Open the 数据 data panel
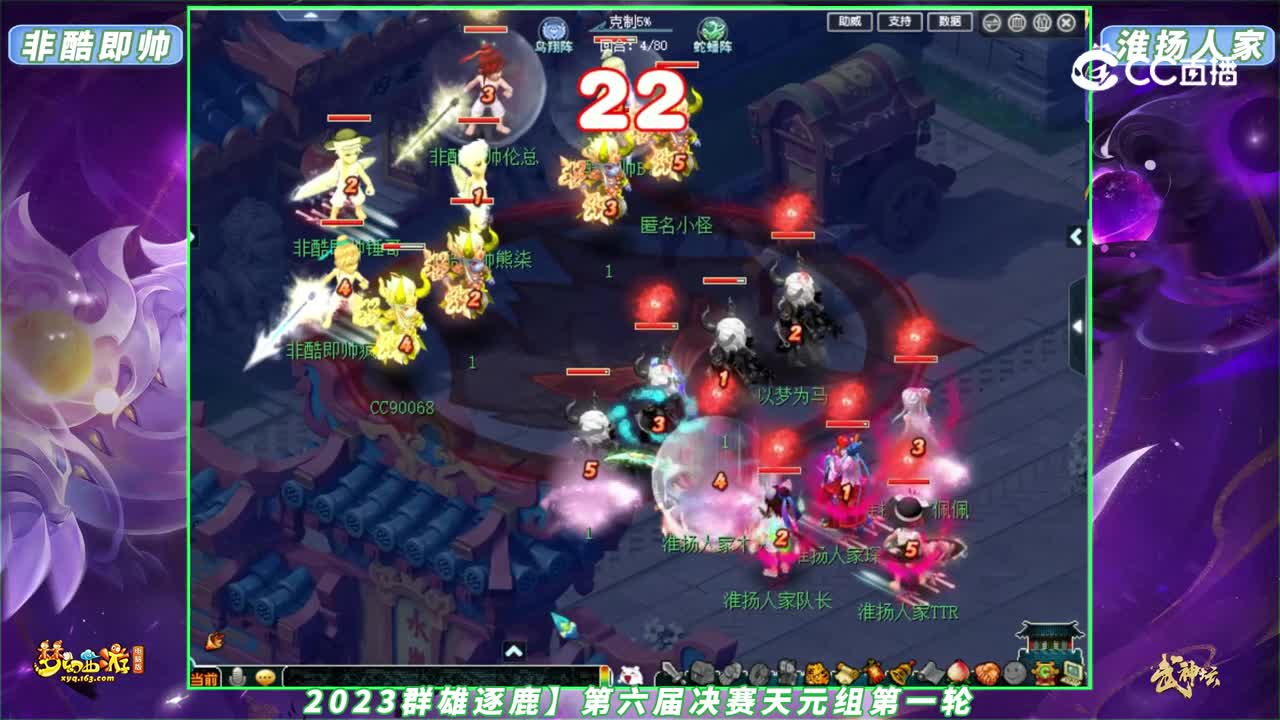This screenshot has height=720, width=1280. point(950,21)
